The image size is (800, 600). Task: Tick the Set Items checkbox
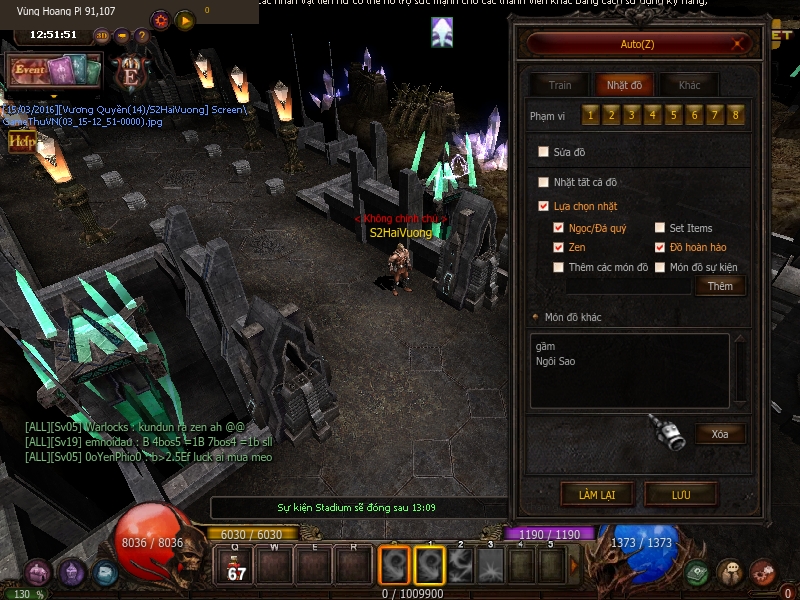660,228
